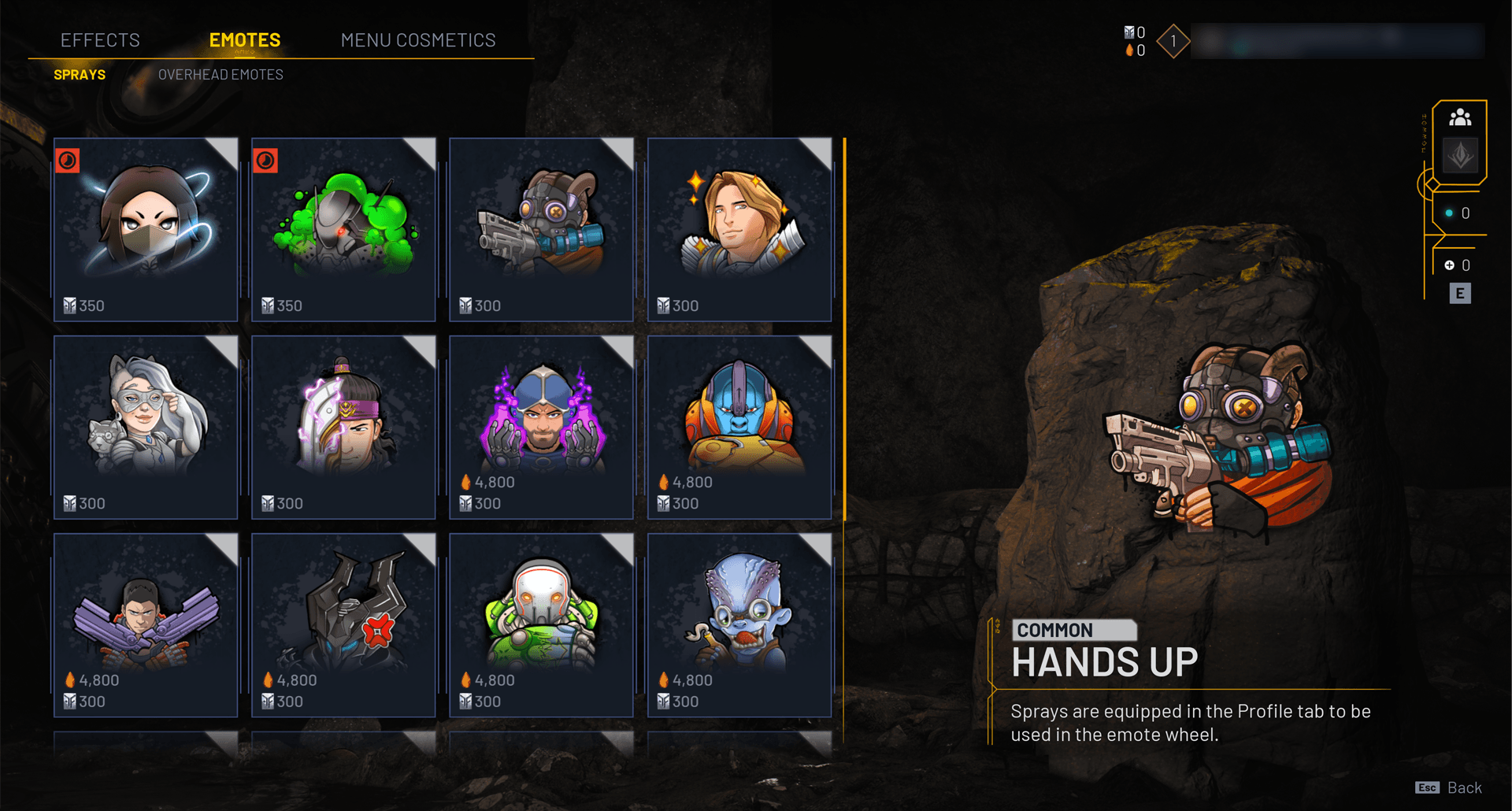Image resolution: width=1512 pixels, height=811 pixels.
Task: Select the dual purple pistols spray
Action: [x=146, y=624]
